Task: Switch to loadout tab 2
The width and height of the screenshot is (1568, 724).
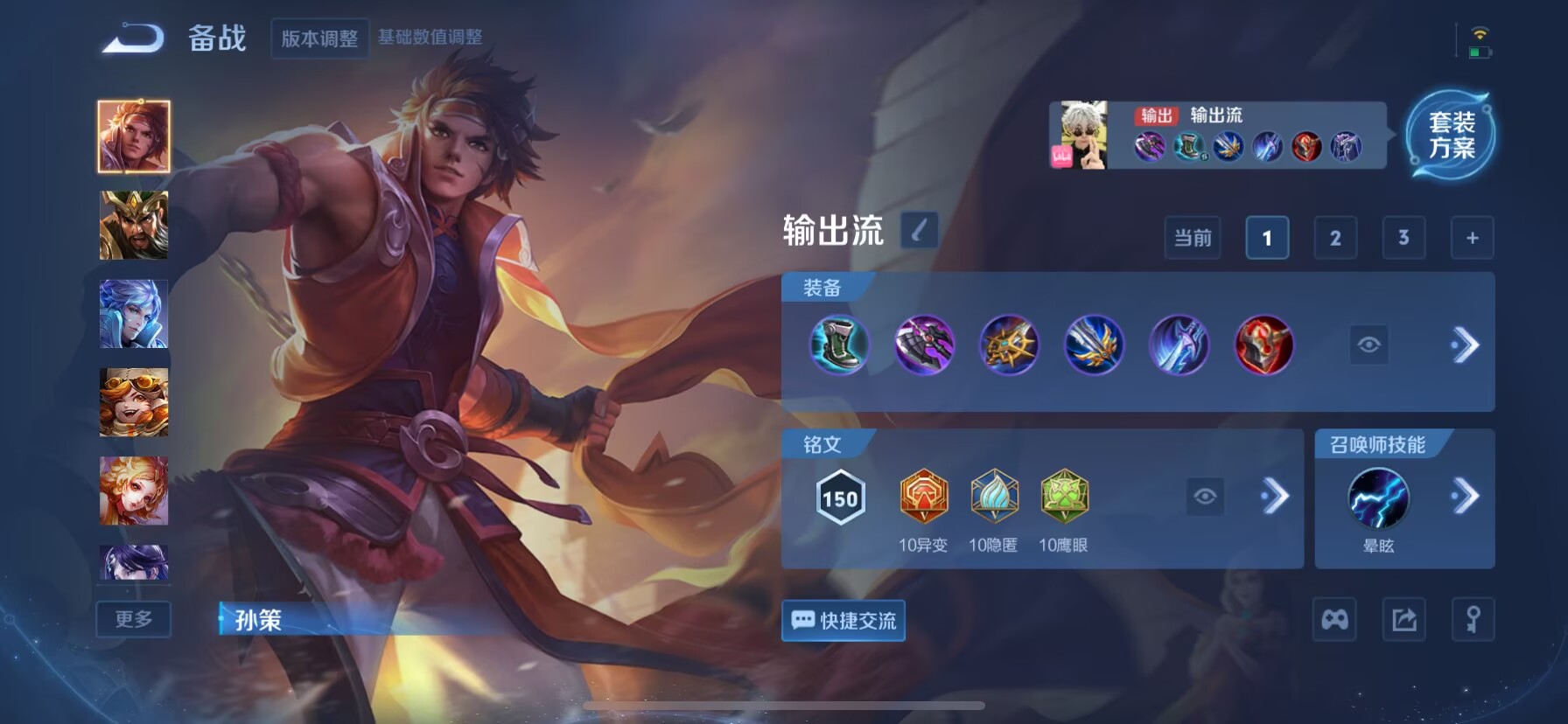Action: pos(1334,237)
